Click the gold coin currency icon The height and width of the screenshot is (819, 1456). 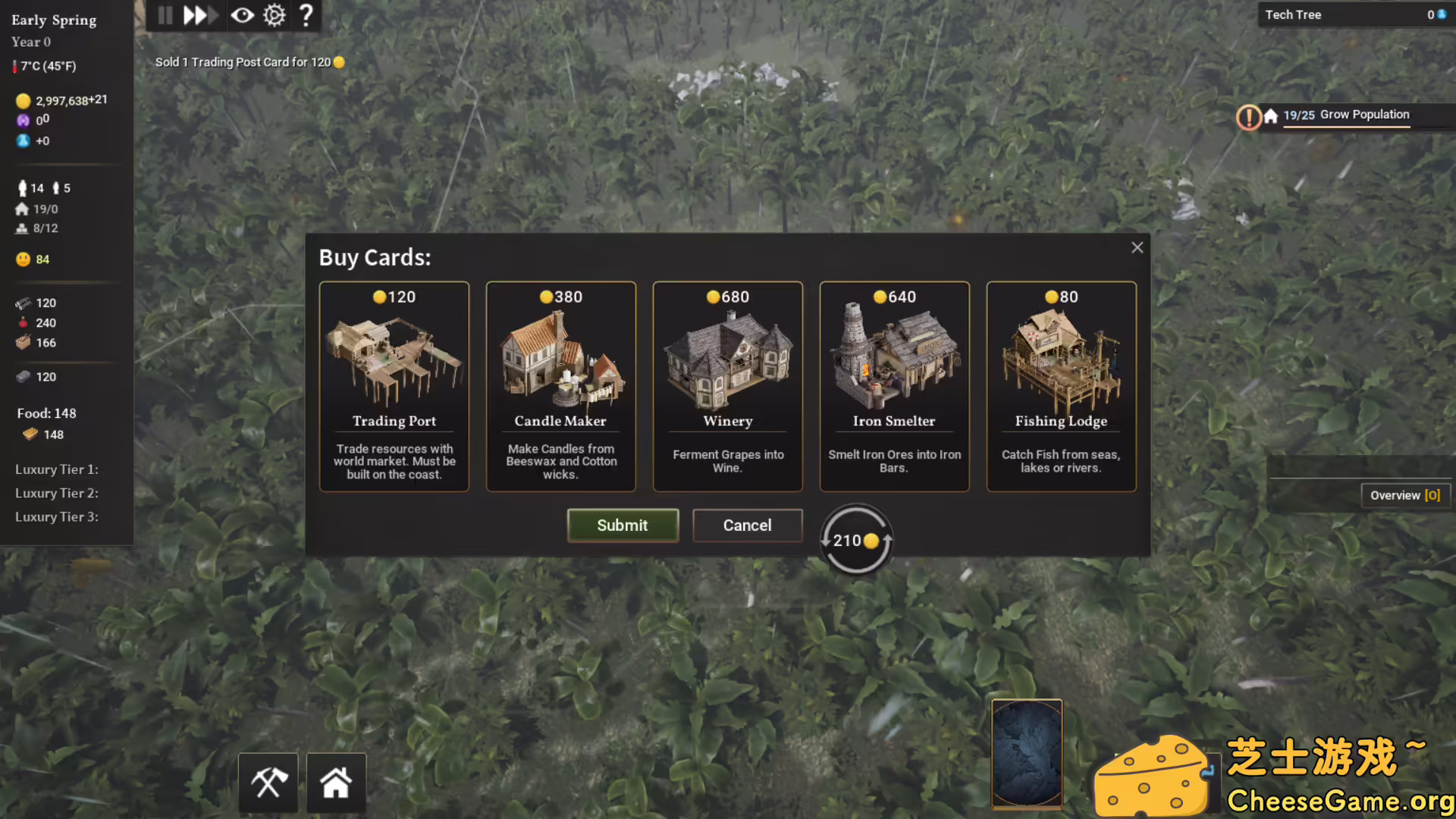point(22,99)
